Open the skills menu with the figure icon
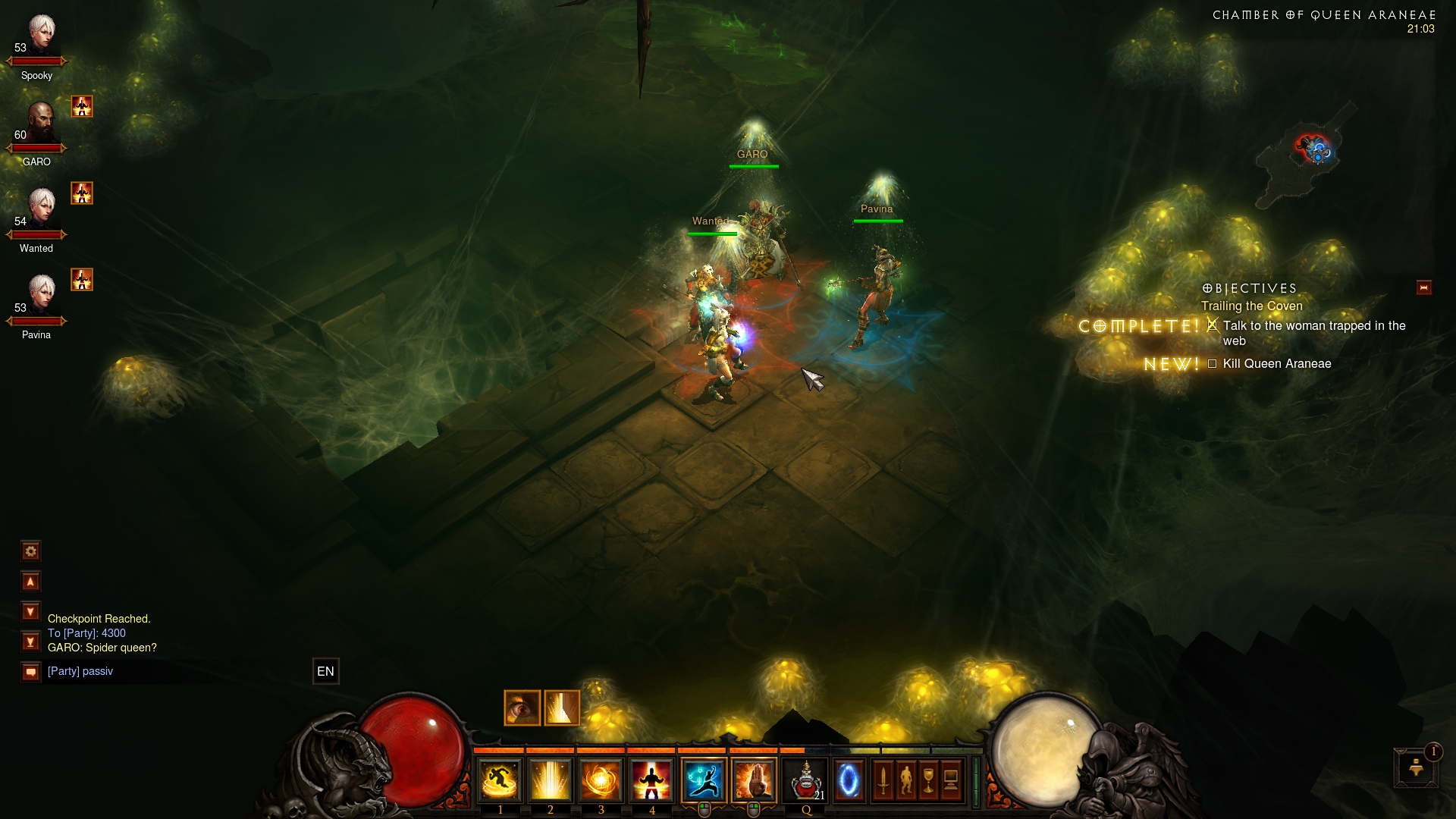This screenshot has height=819, width=1456. (x=906, y=780)
